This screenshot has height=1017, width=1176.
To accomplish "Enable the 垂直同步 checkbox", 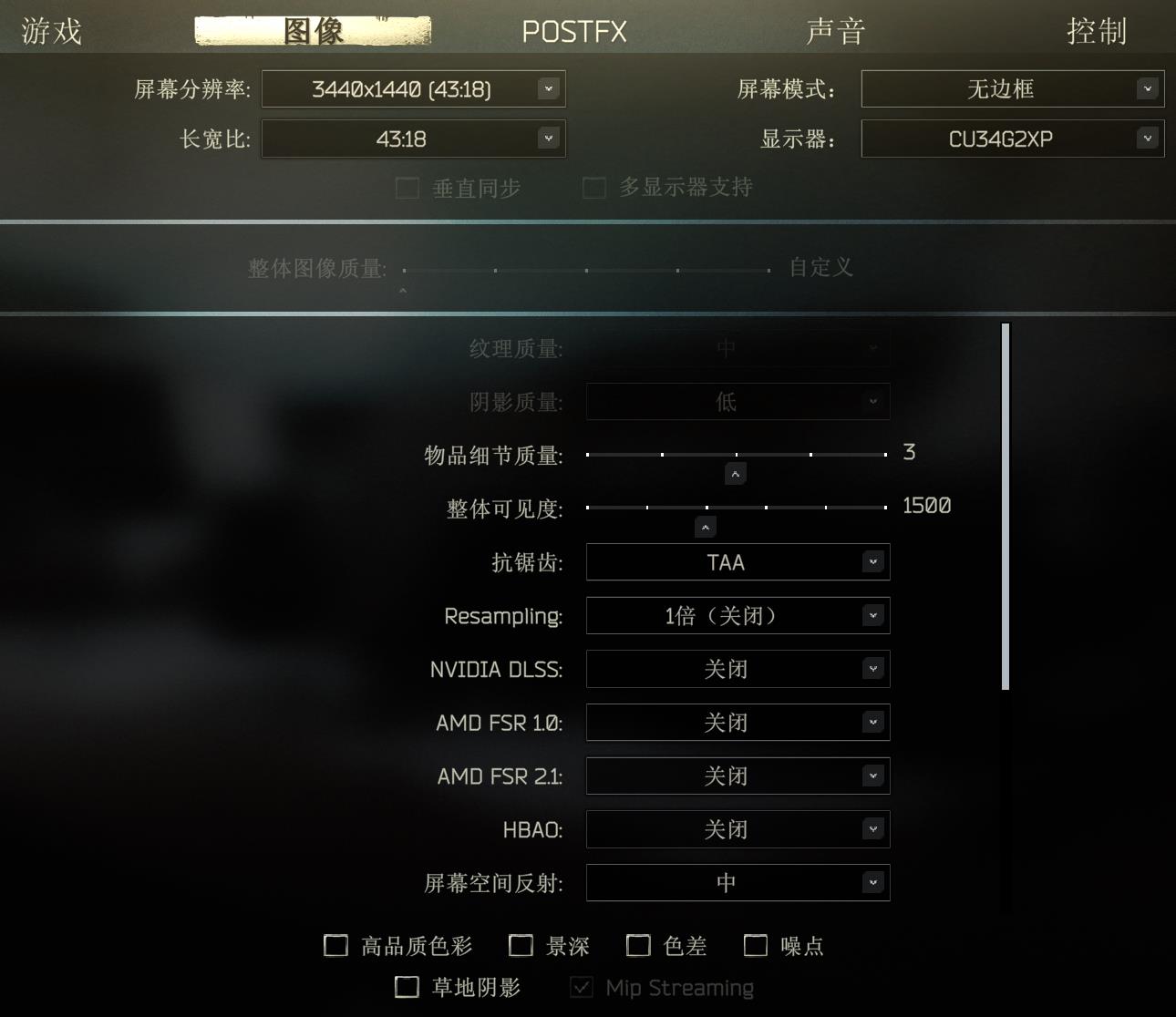I will click(x=407, y=188).
